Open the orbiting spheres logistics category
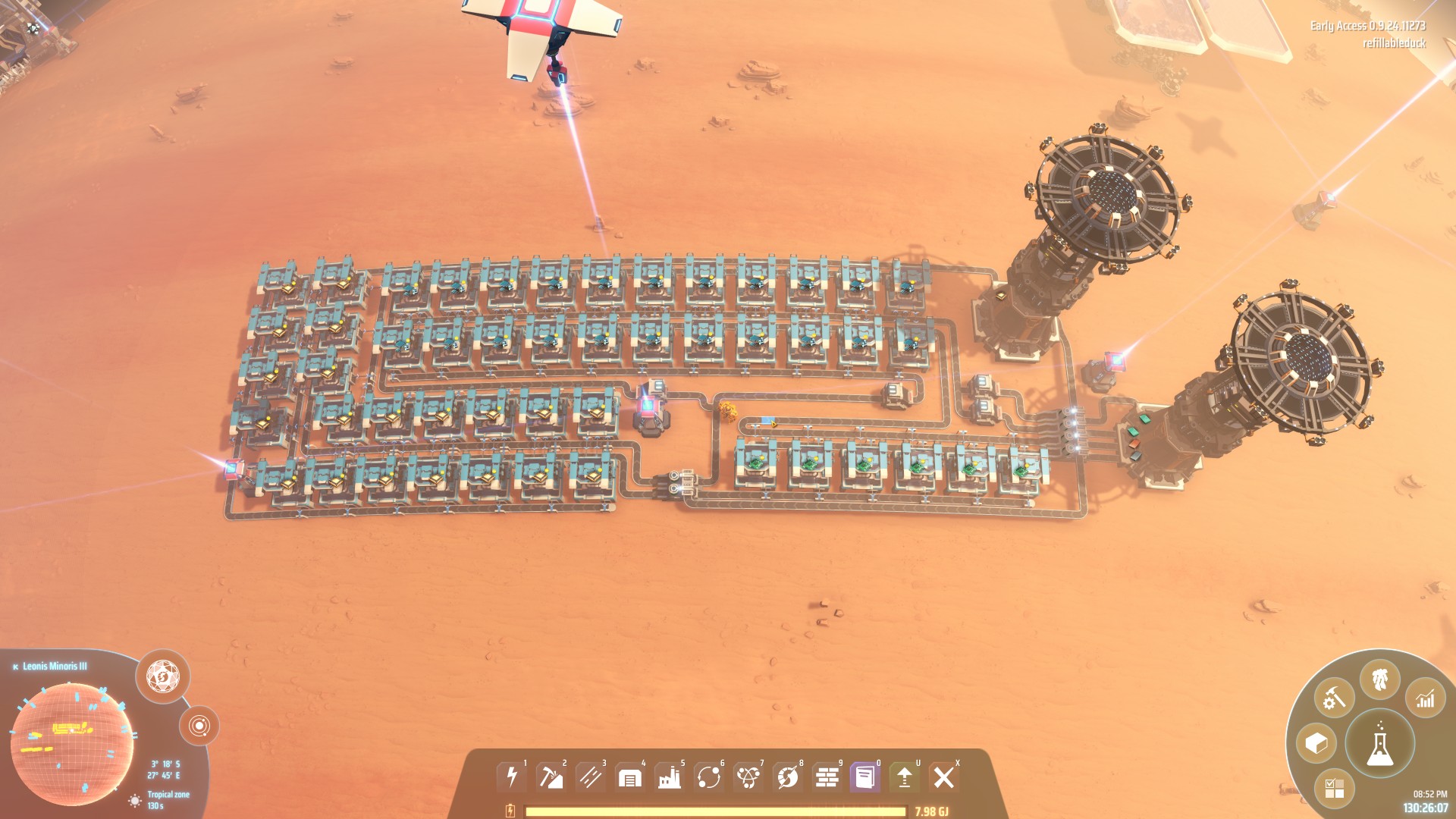Screen dimensions: 1456x819 pos(708,777)
